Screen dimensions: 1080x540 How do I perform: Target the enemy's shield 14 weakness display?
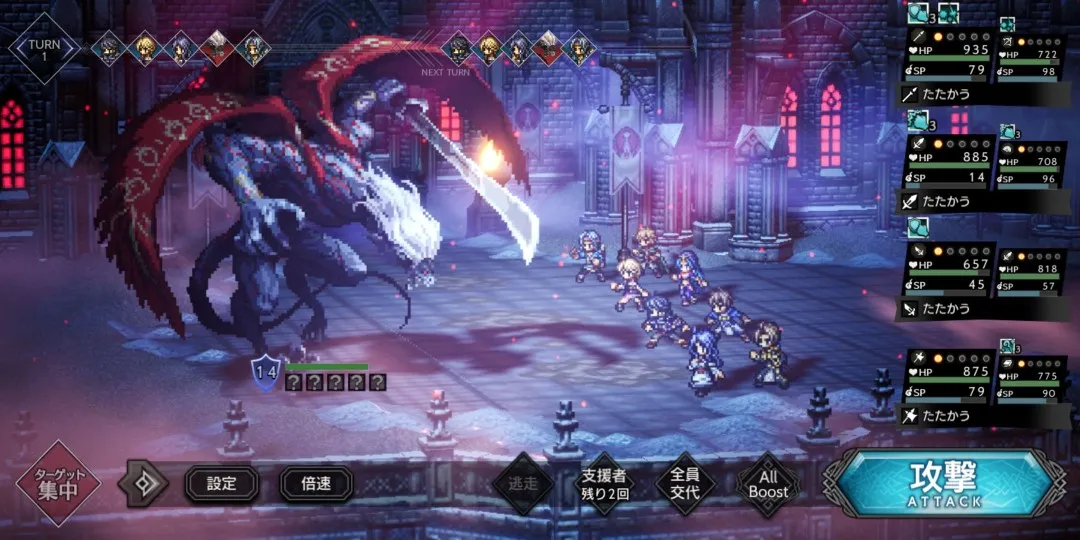coord(265,372)
